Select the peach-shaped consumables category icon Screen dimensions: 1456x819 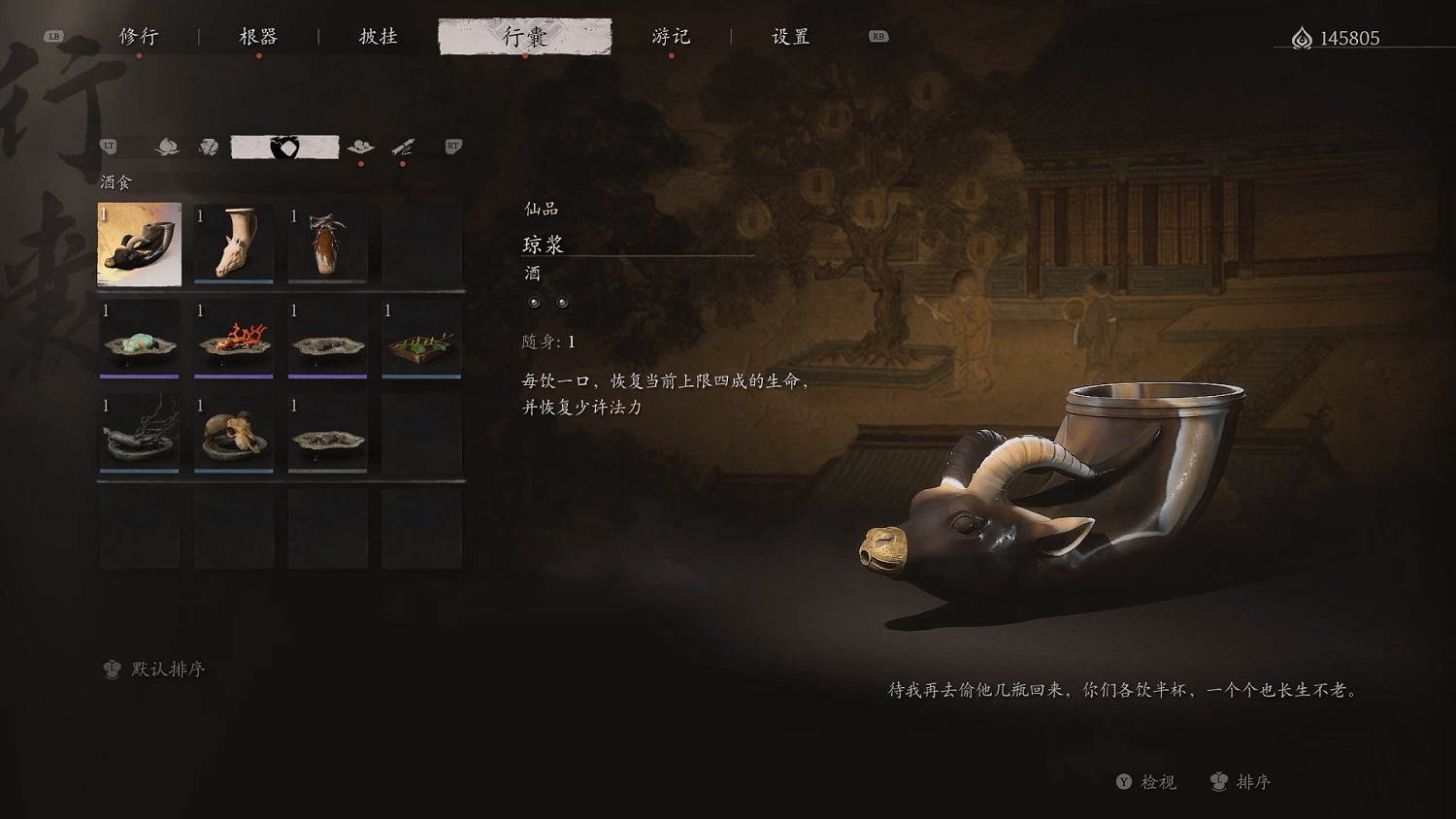[168, 146]
